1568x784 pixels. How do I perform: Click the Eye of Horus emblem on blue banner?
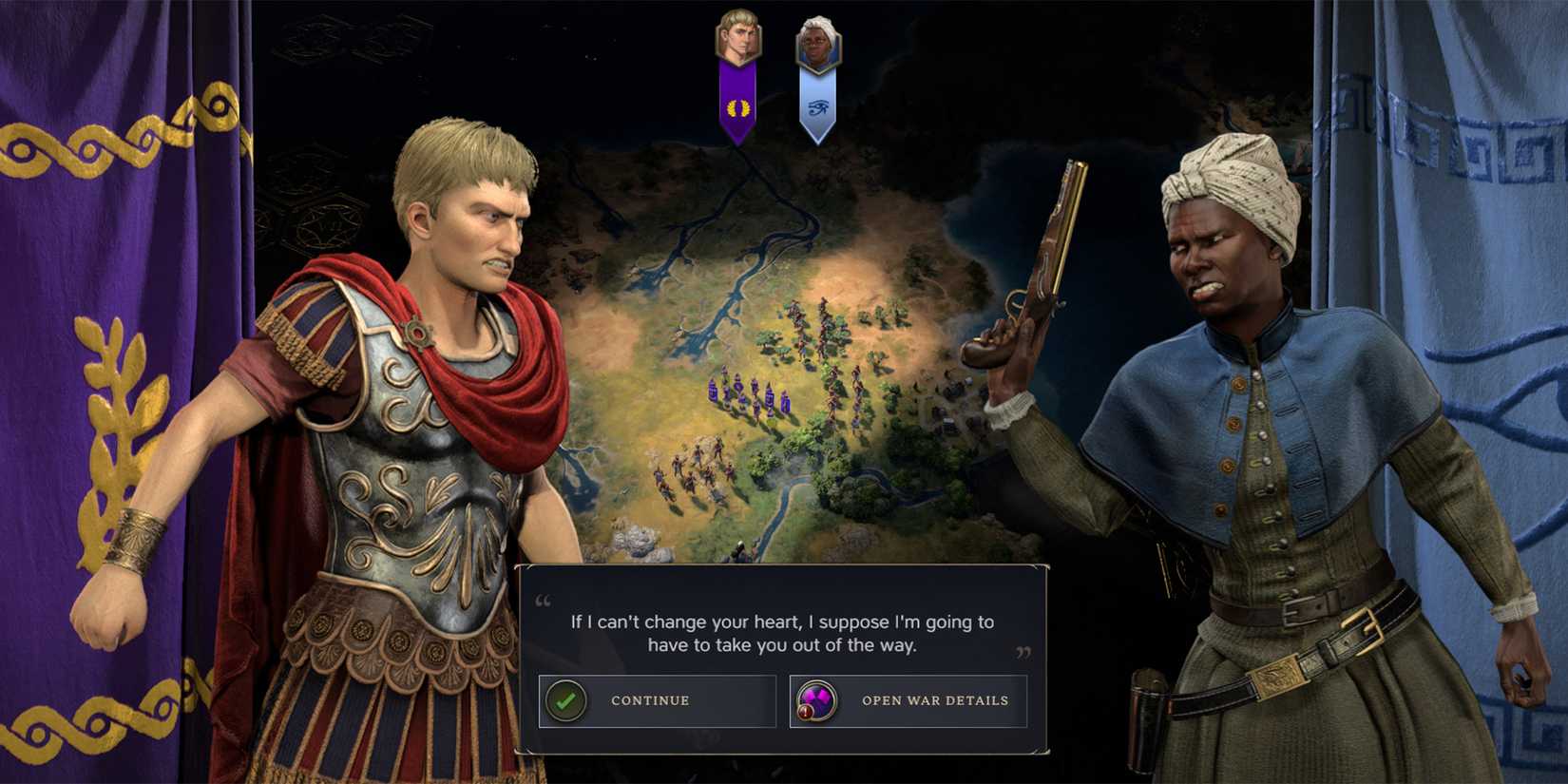point(817,106)
